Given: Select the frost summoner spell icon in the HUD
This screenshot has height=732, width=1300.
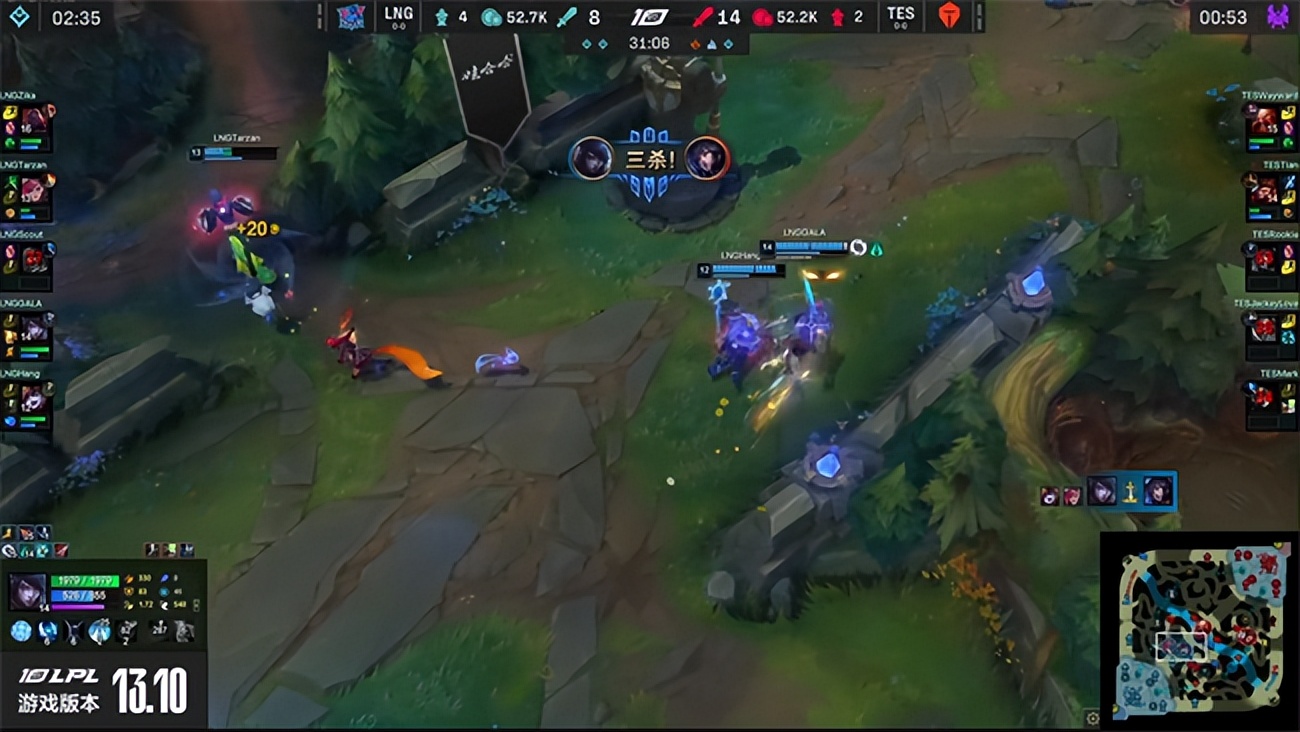Looking at the screenshot, I should (x=42, y=551).
